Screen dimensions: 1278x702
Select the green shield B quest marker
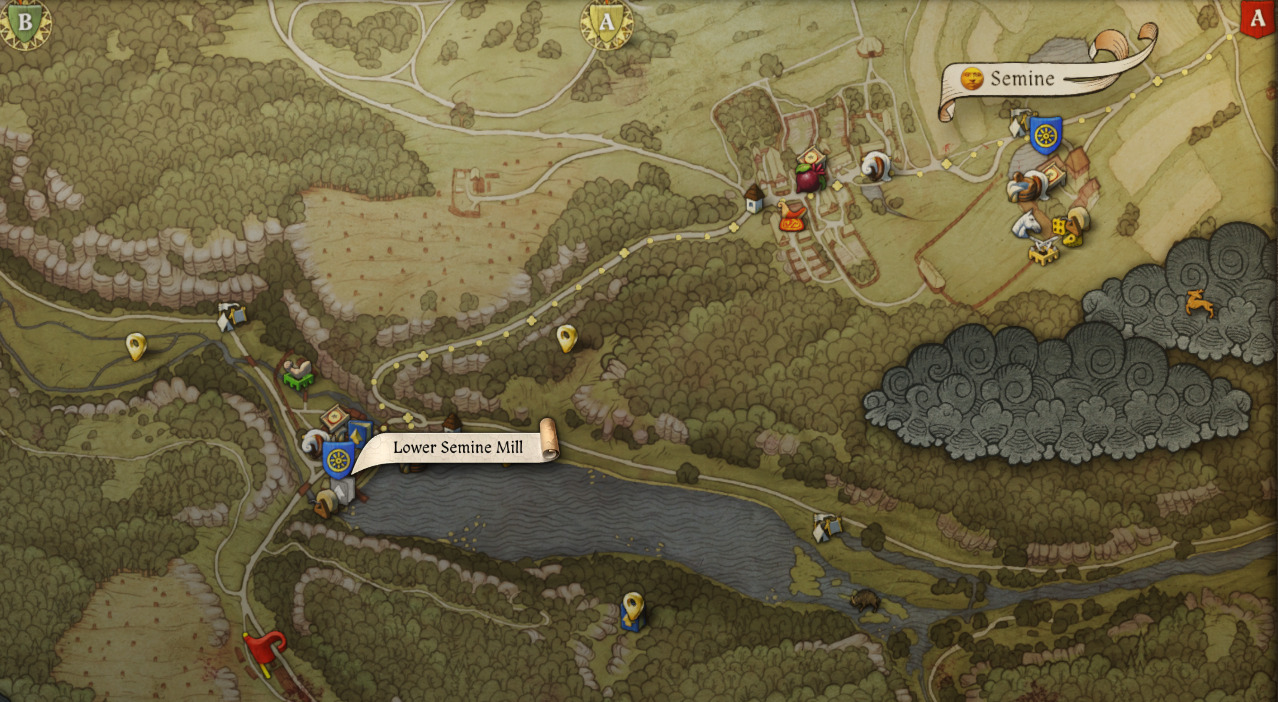[x=24, y=22]
